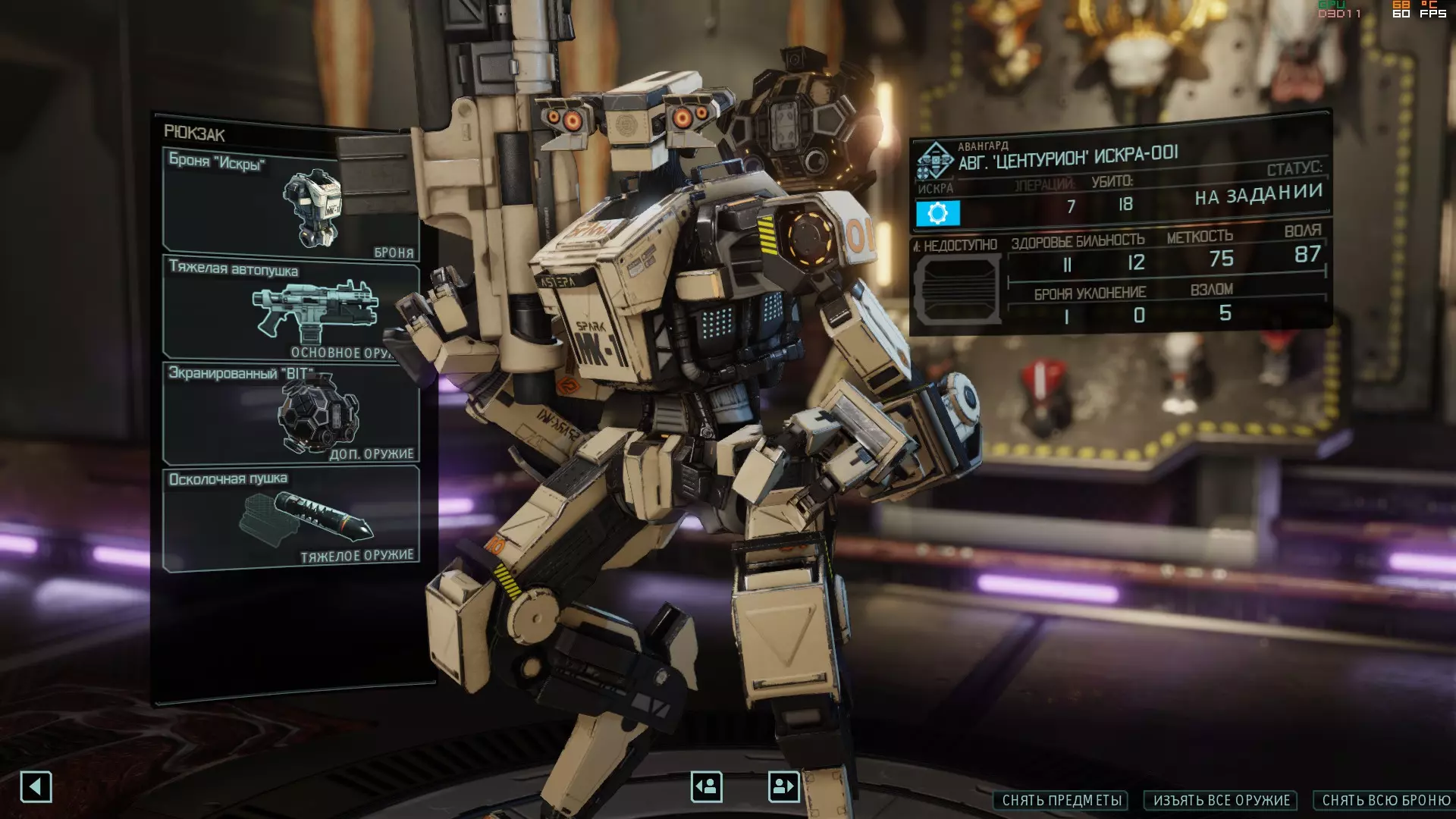Click the back arrow button
The height and width of the screenshot is (819, 1456).
(36, 786)
